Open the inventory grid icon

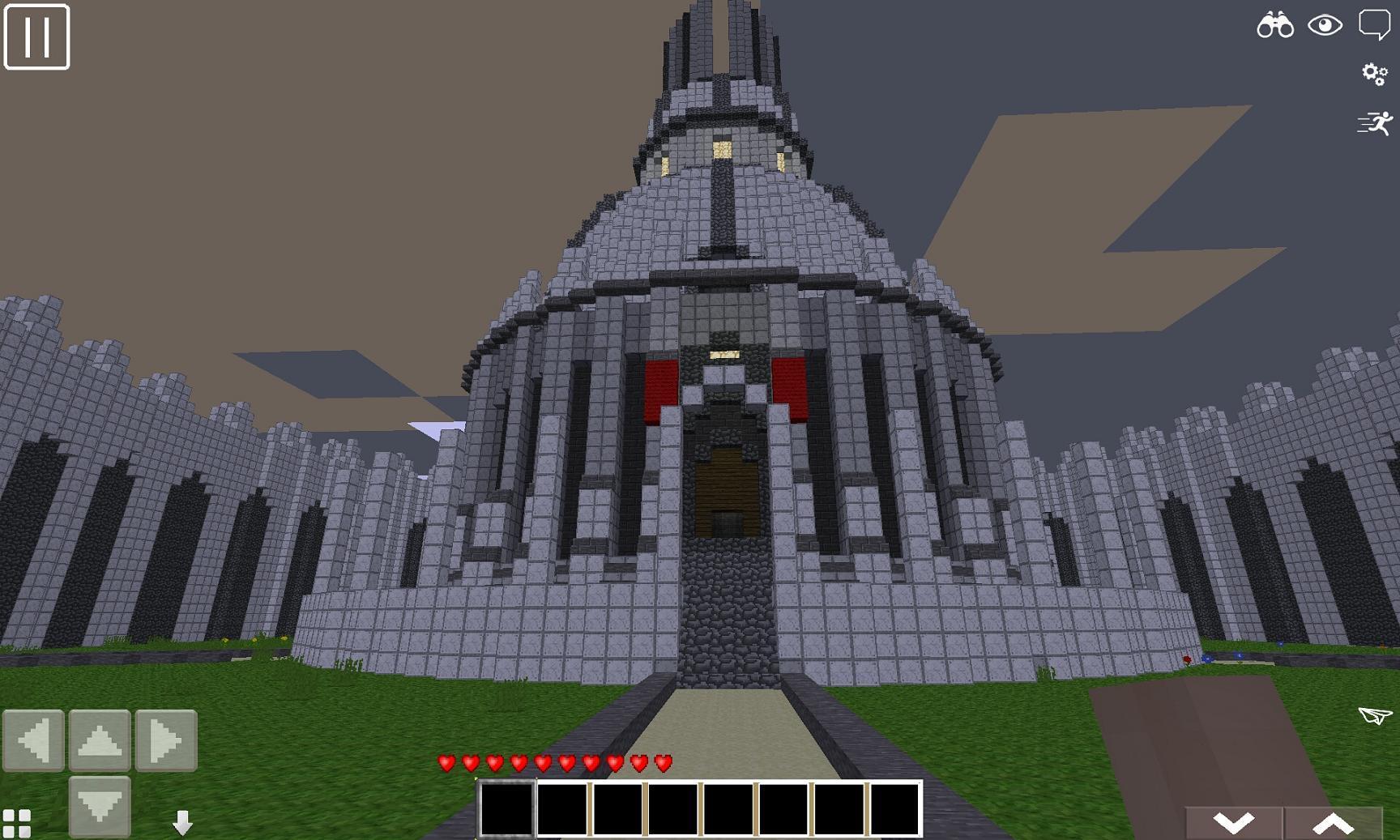tap(15, 822)
